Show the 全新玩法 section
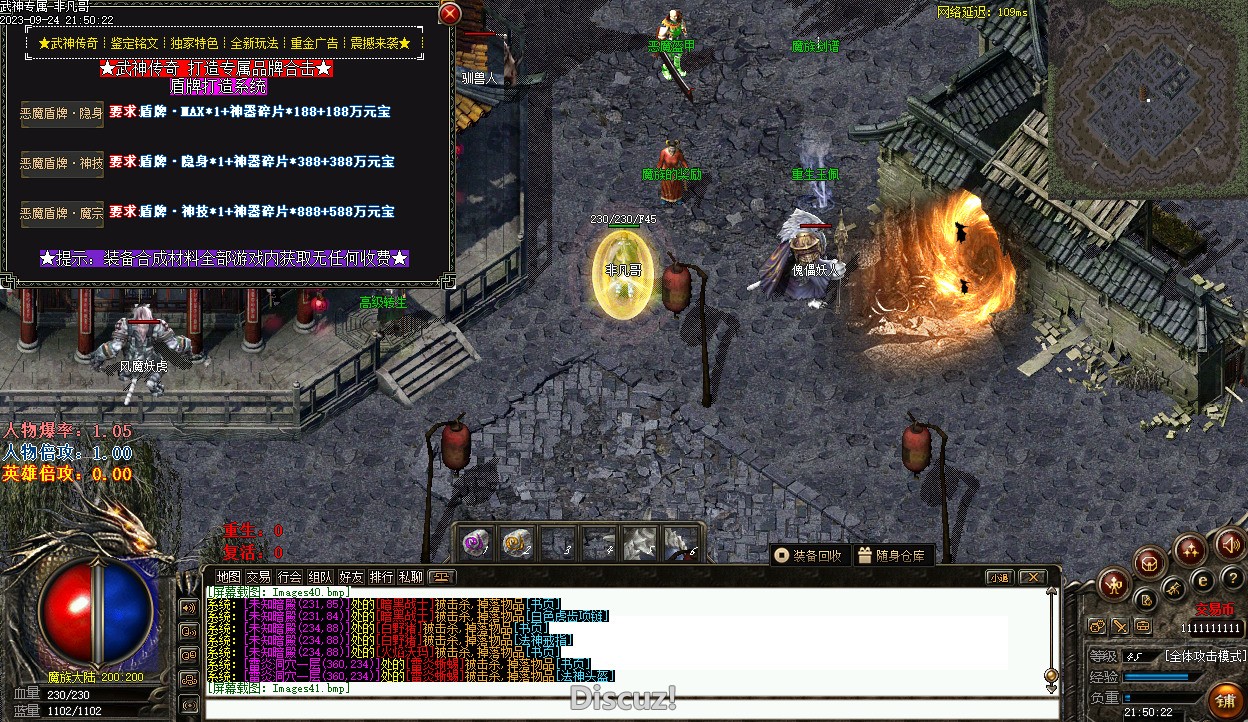 click(x=254, y=44)
